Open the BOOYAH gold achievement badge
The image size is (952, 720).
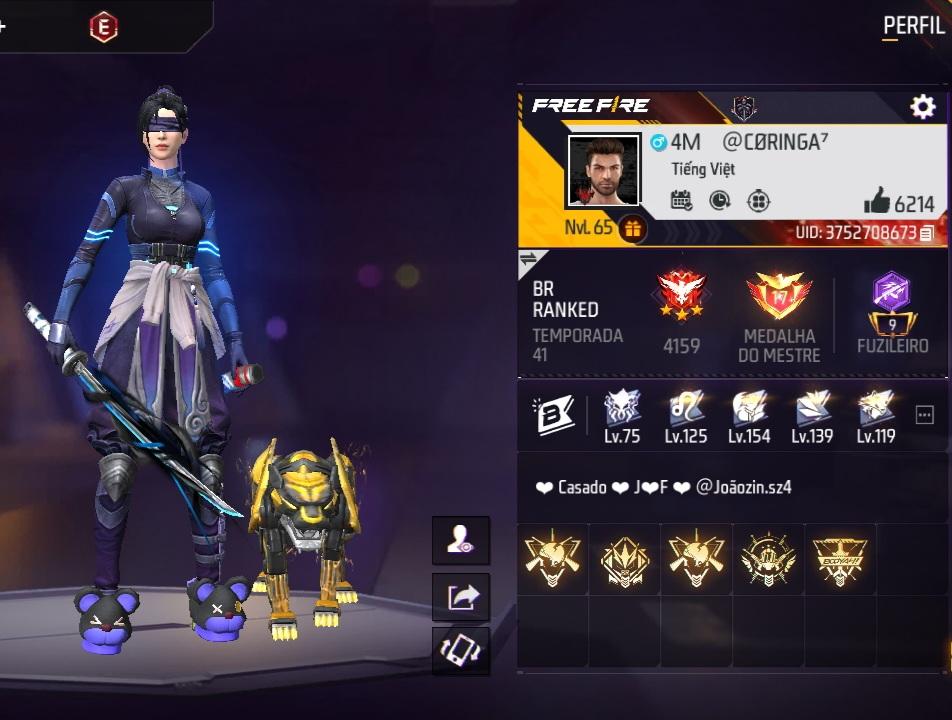(x=840, y=560)
